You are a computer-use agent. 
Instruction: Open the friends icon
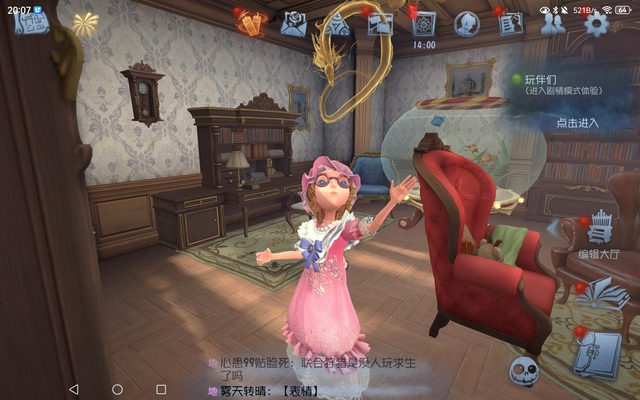pos(553,24)
